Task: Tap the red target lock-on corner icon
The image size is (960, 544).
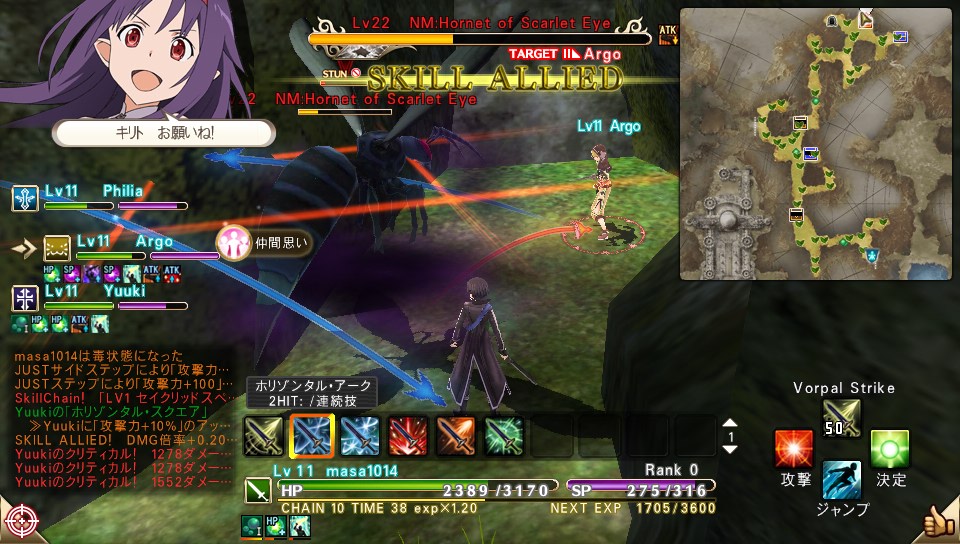Action: [x=21, y=522]
